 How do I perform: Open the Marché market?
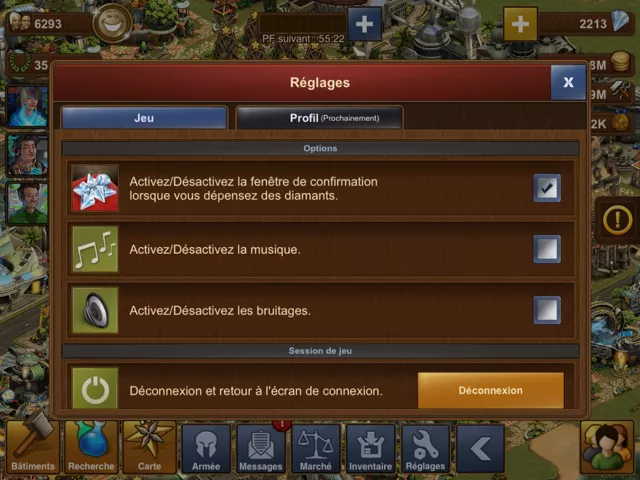(316, 449)
